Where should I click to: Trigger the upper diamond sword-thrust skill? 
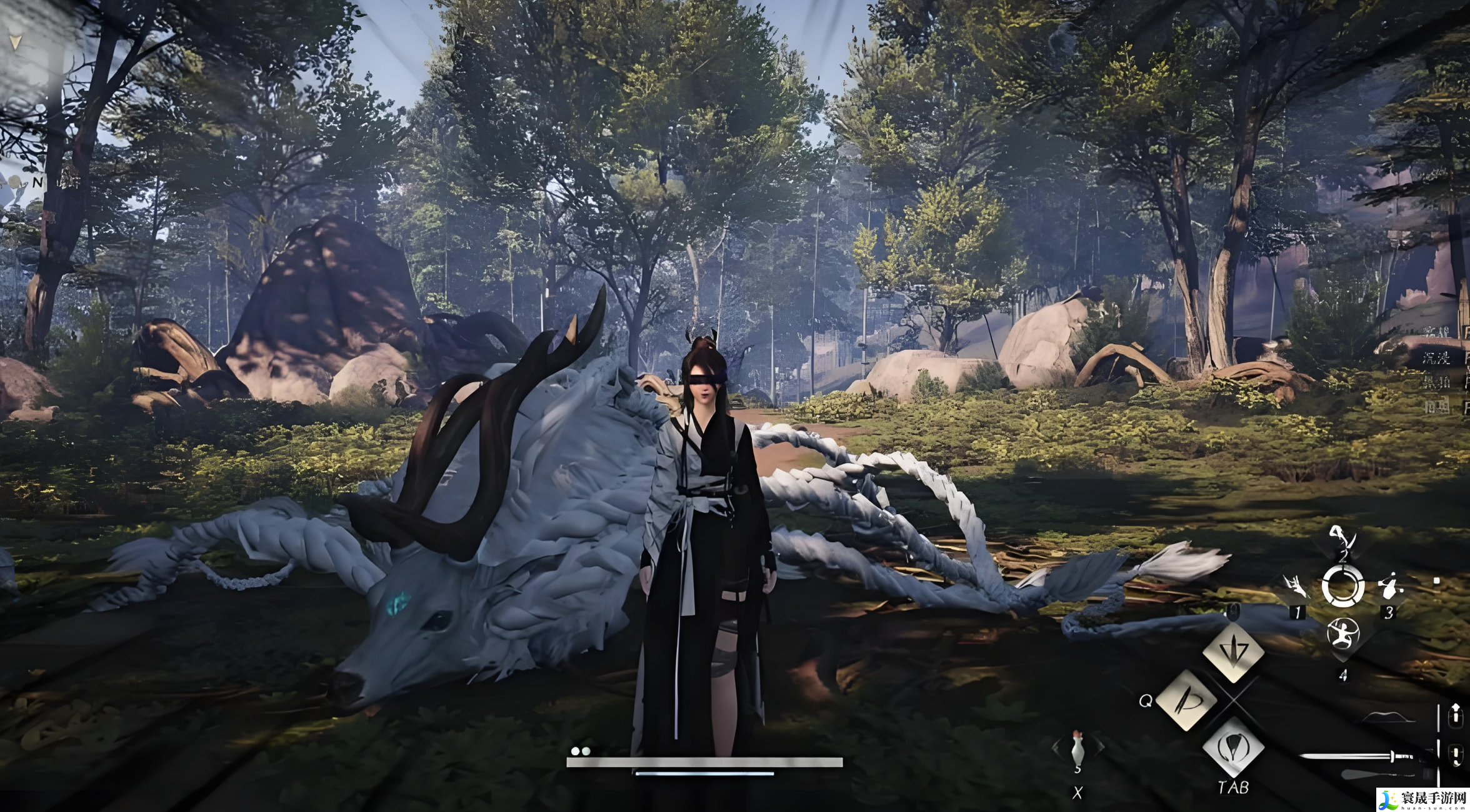(x=1233, y=651)
